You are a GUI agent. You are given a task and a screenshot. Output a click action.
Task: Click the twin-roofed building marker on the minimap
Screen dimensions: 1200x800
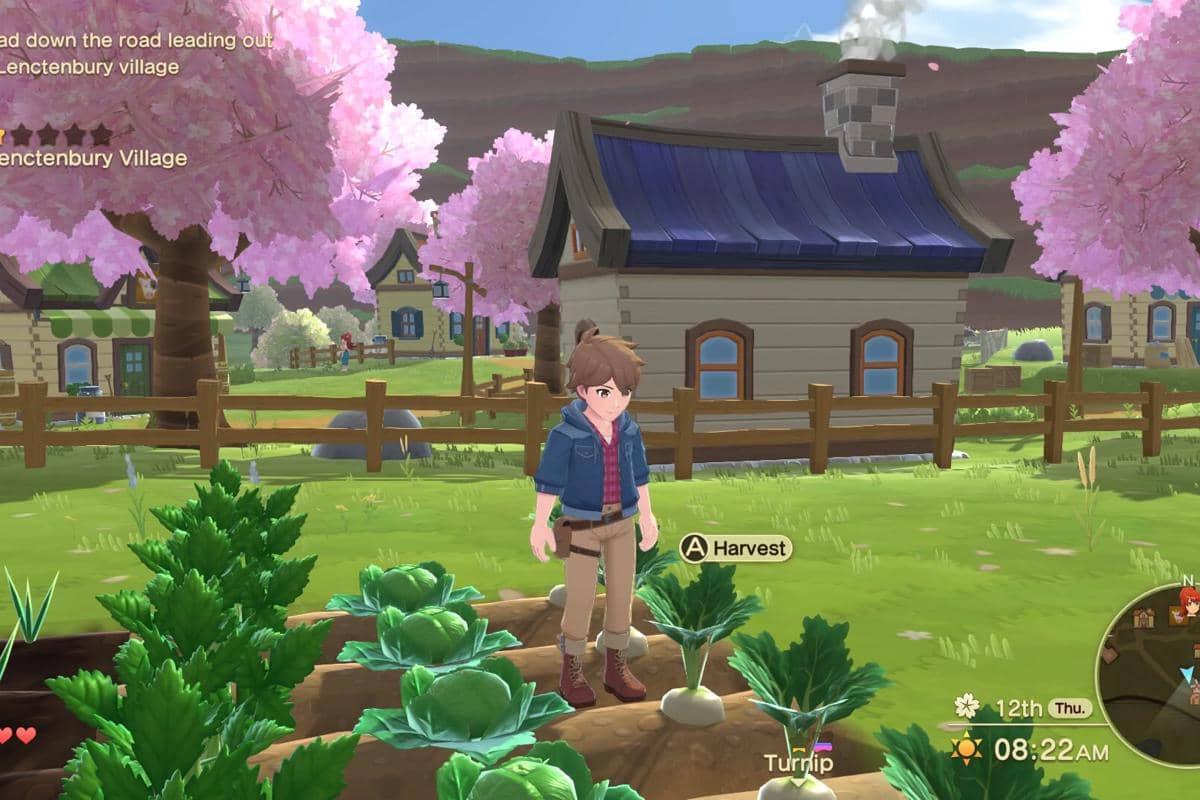1144,618
